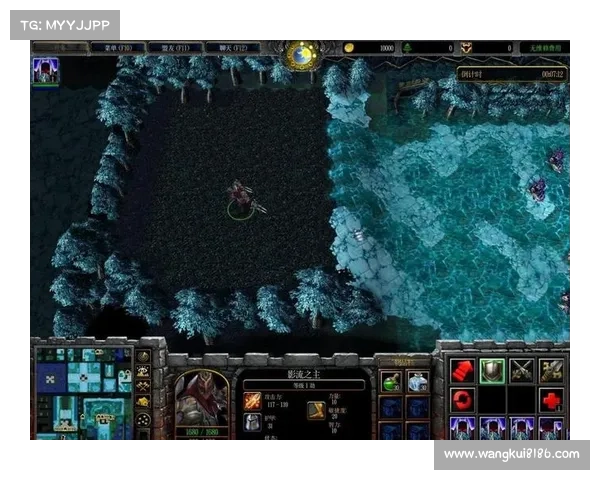Use the green potion inventory item
Image resolution: width=600 pixels, height=480 pixels.
[x=391, y=381]
